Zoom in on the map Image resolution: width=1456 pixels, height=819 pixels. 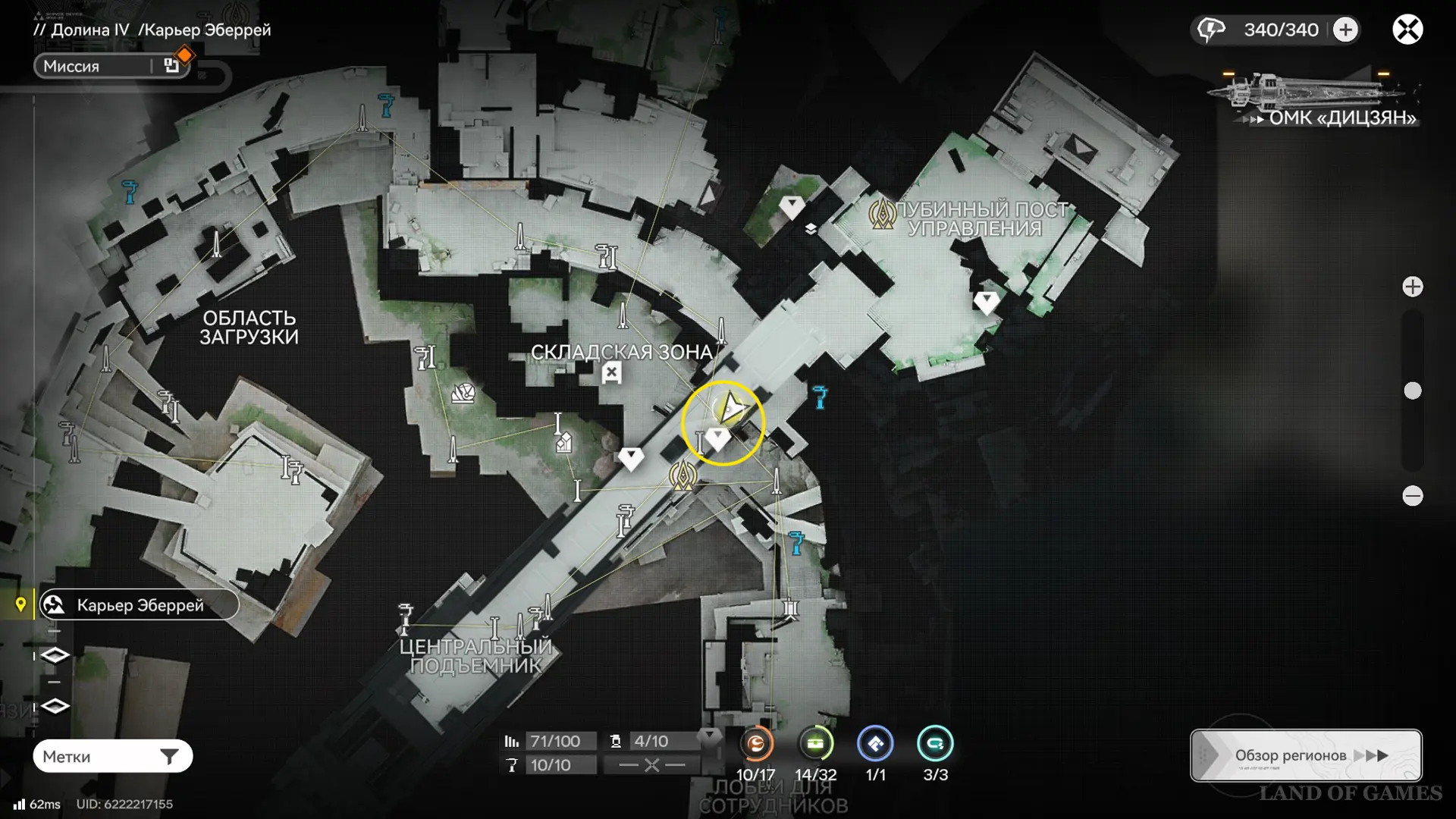[x=1412, y=287]
